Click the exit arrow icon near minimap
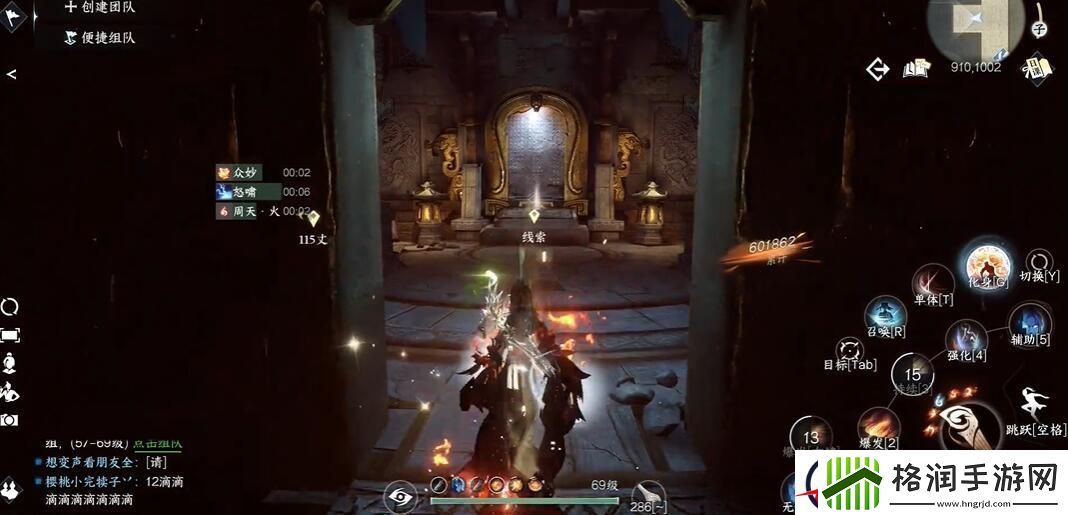The height and width of the screenshot is (515, 1068). click(878, 69)
